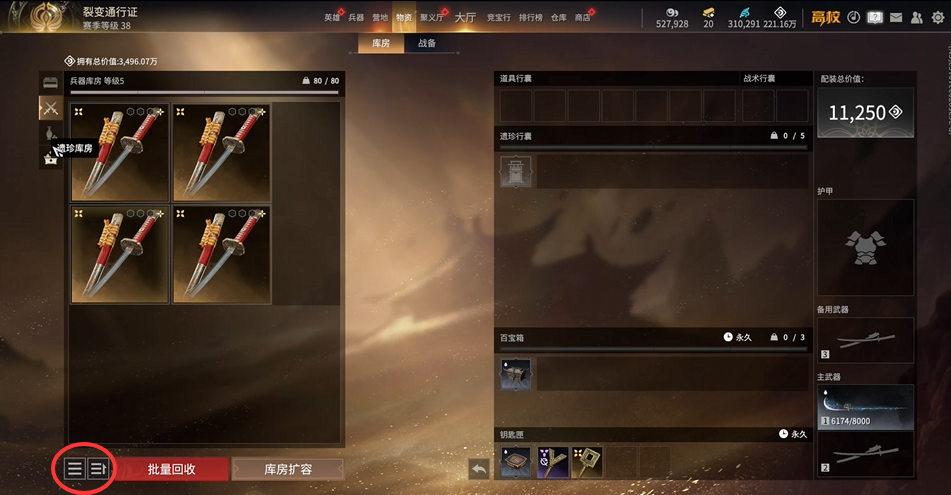The height and width of the screenshot is (495, 951).
Task: Open the 英雄 heroes menu
Action: click(332, 18)
